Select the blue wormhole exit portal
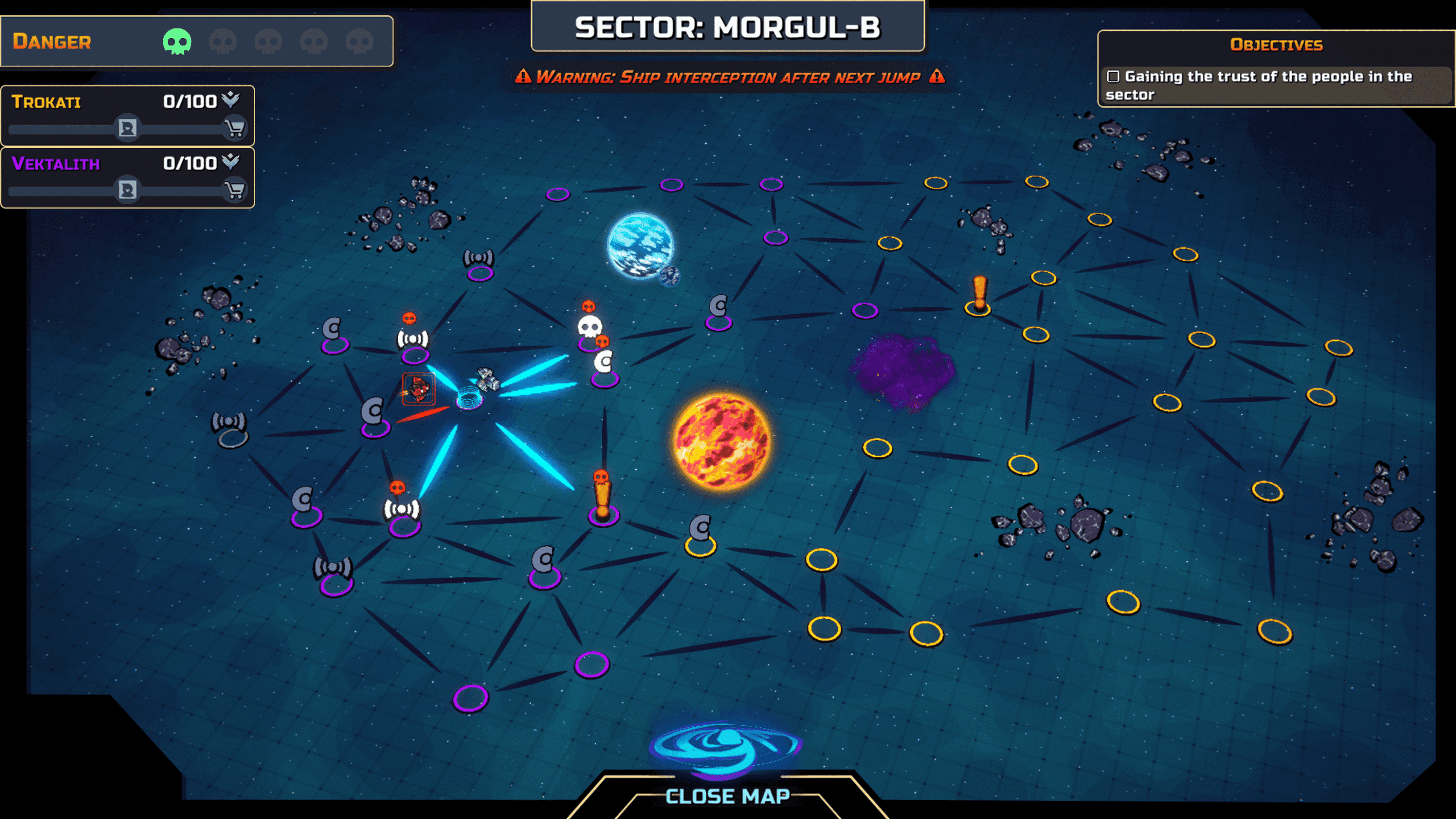 (725, 746)
